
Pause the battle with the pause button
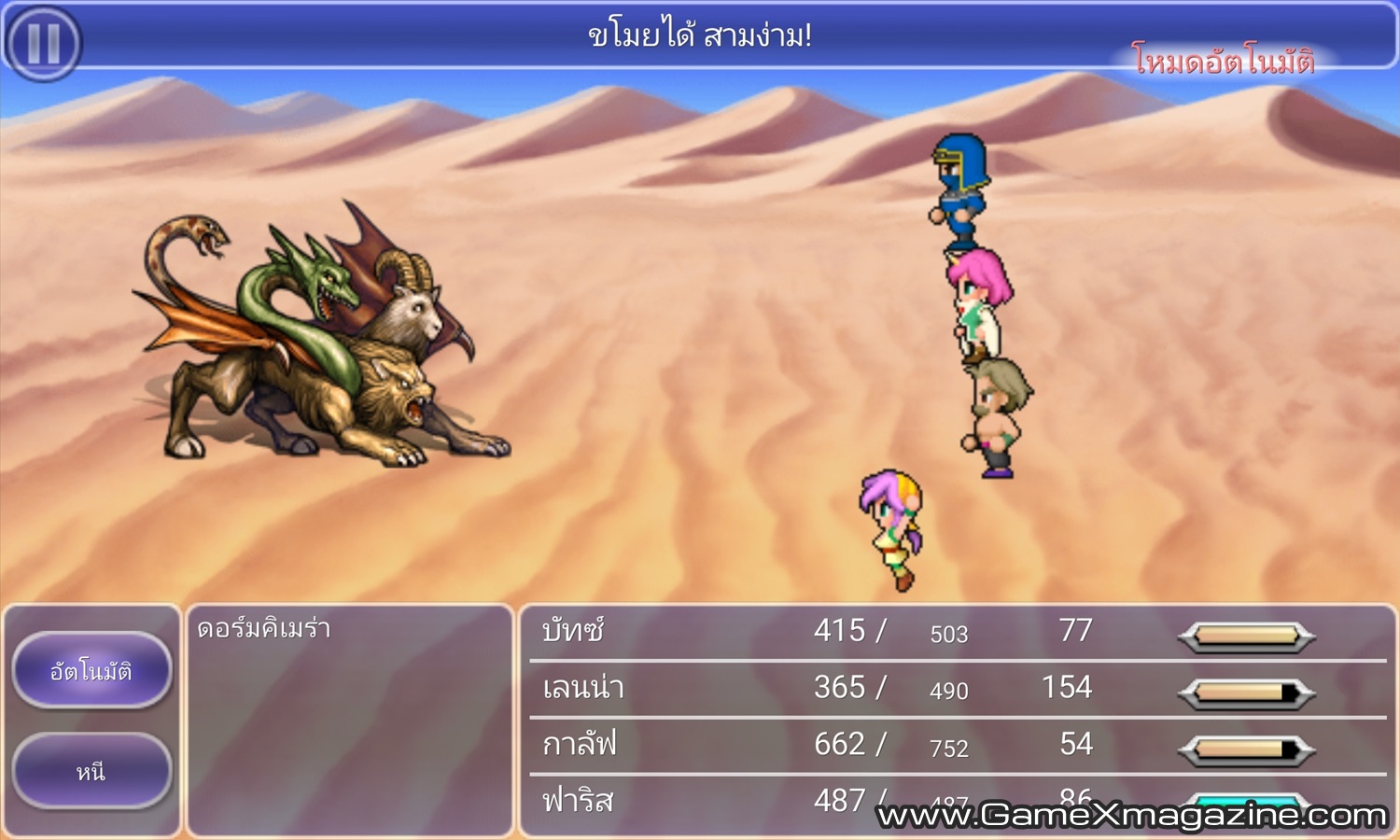(43, 42)
